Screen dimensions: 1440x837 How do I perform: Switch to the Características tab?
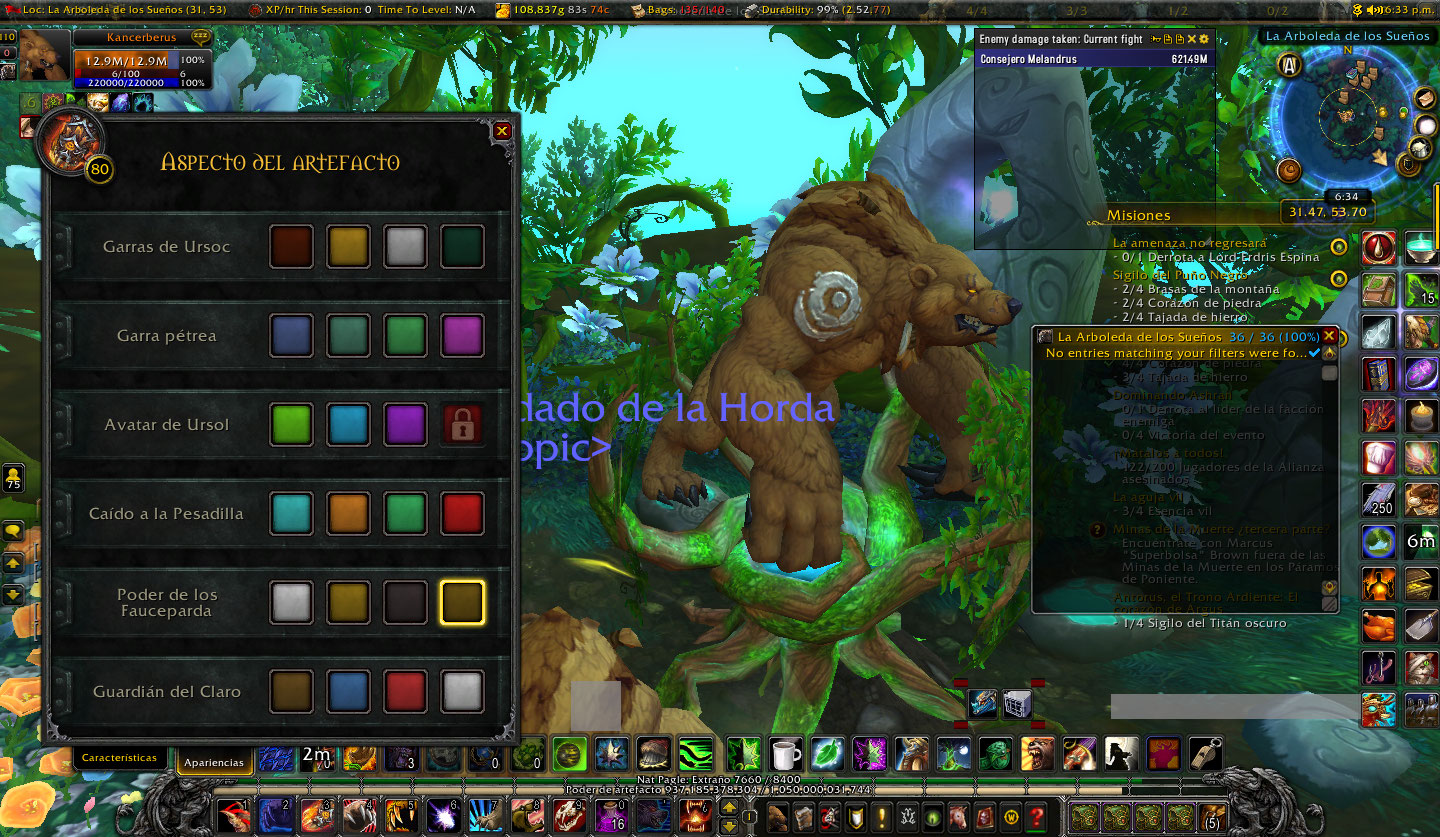[x=119, y=758]
